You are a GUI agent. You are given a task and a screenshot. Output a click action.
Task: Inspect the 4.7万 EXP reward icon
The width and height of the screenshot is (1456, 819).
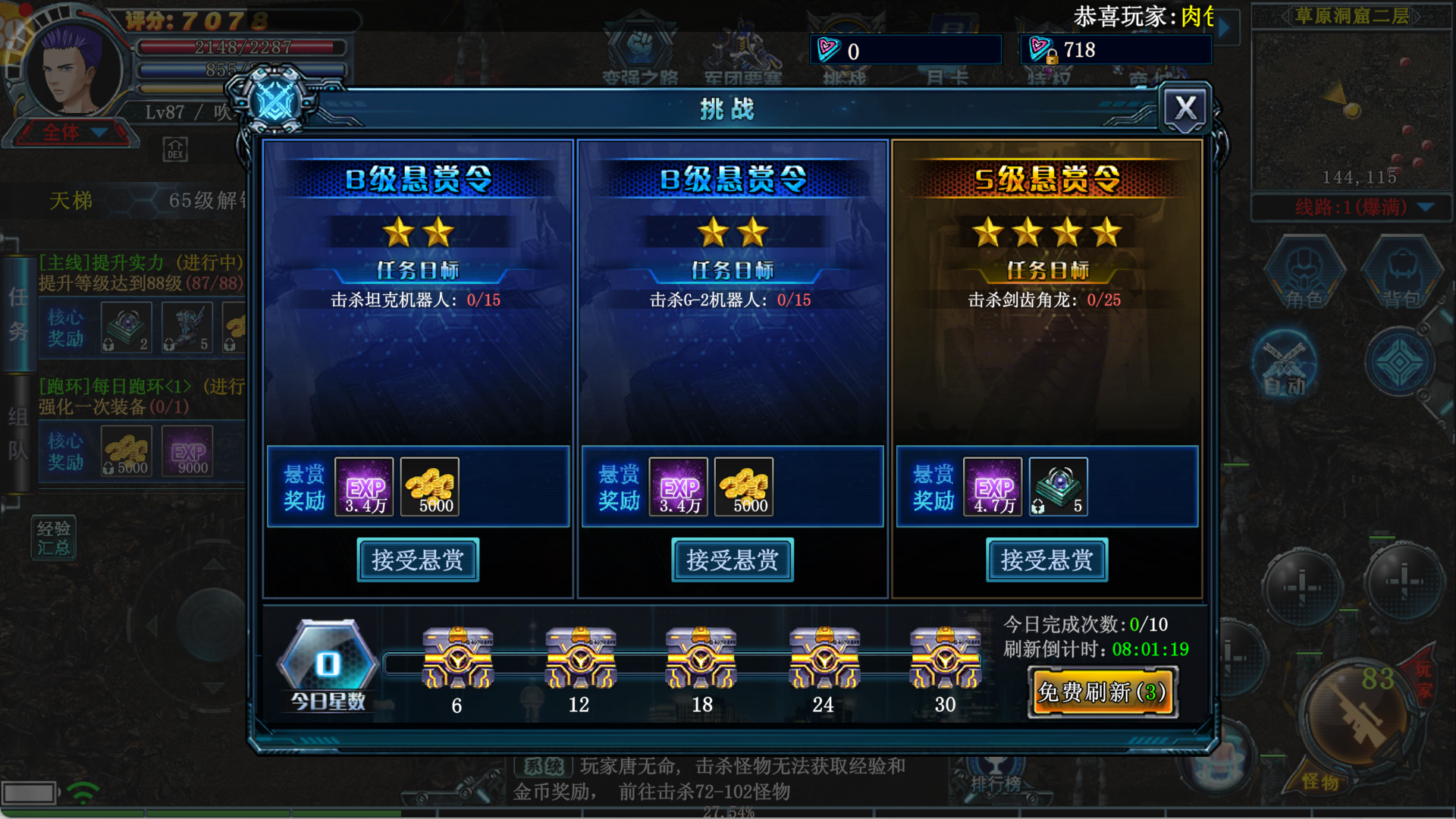coord(993,487)
